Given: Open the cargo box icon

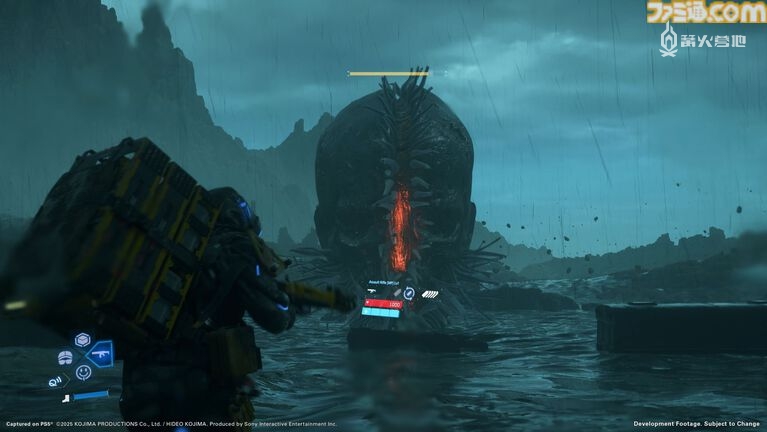Looking at the screenshot, I should pyautogui.click(x=83, y=339).
